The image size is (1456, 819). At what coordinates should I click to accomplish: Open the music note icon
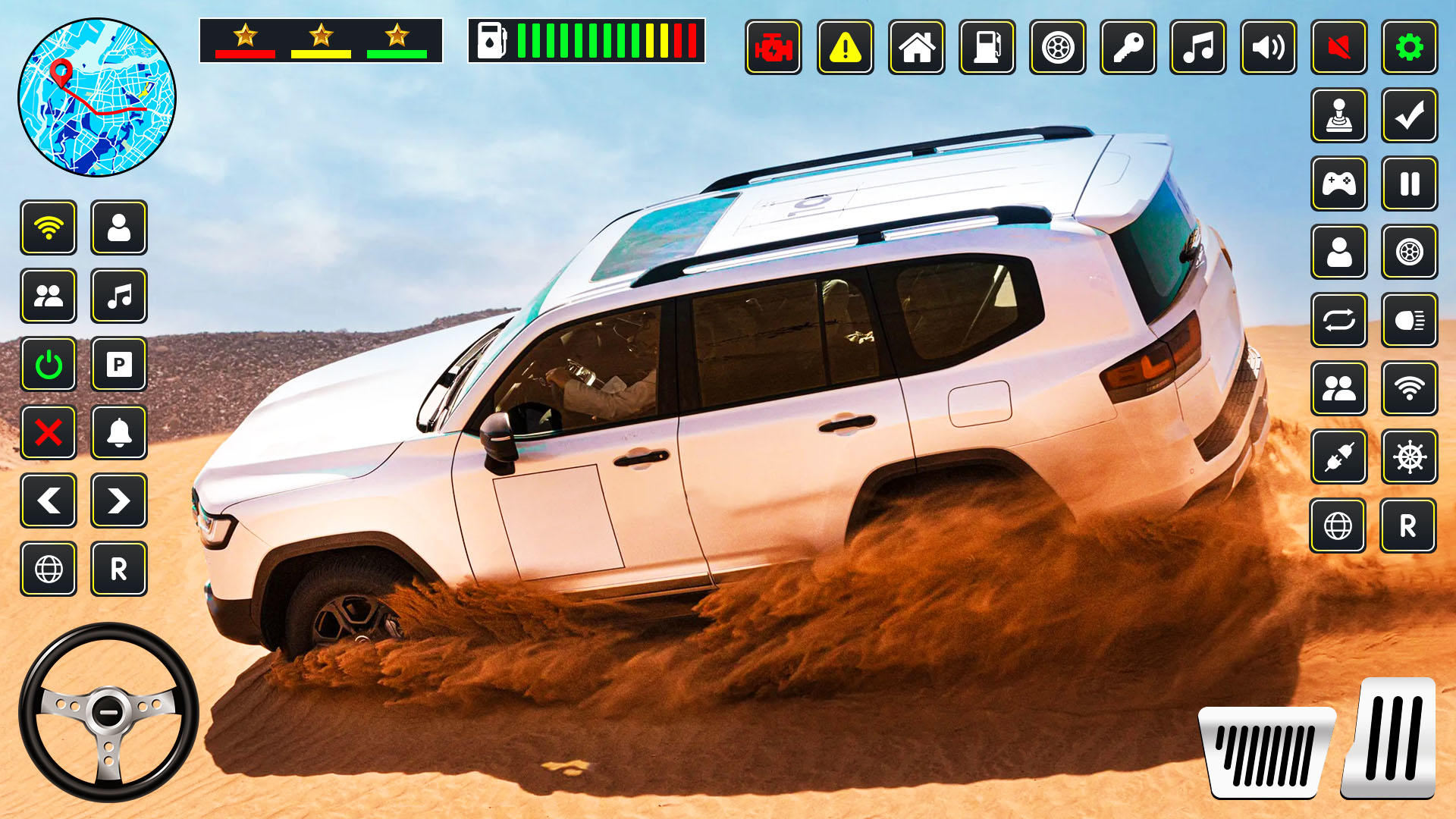tap(1197, 49)
